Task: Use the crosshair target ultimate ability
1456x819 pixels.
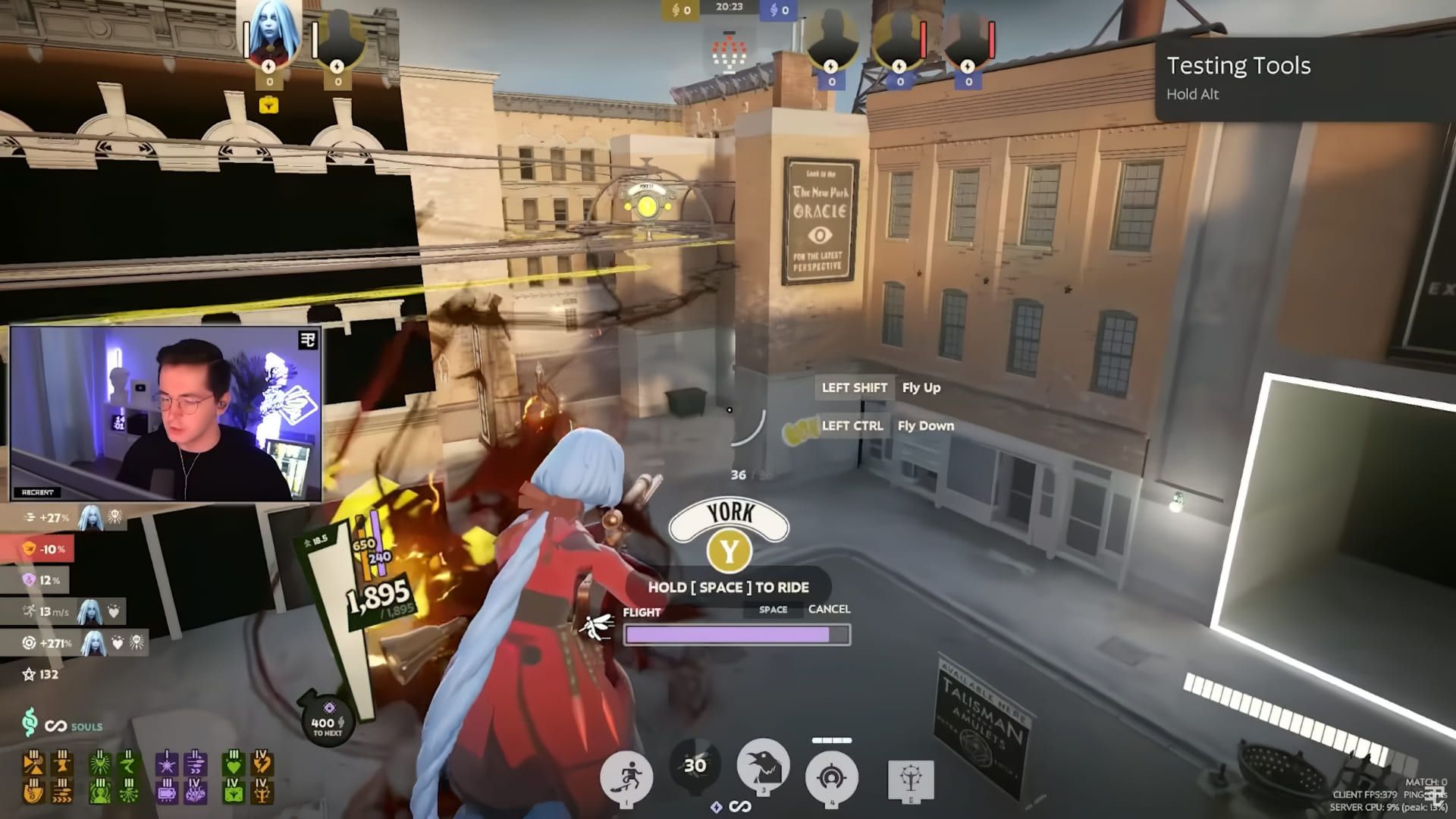Action: [x=832, y=778]
